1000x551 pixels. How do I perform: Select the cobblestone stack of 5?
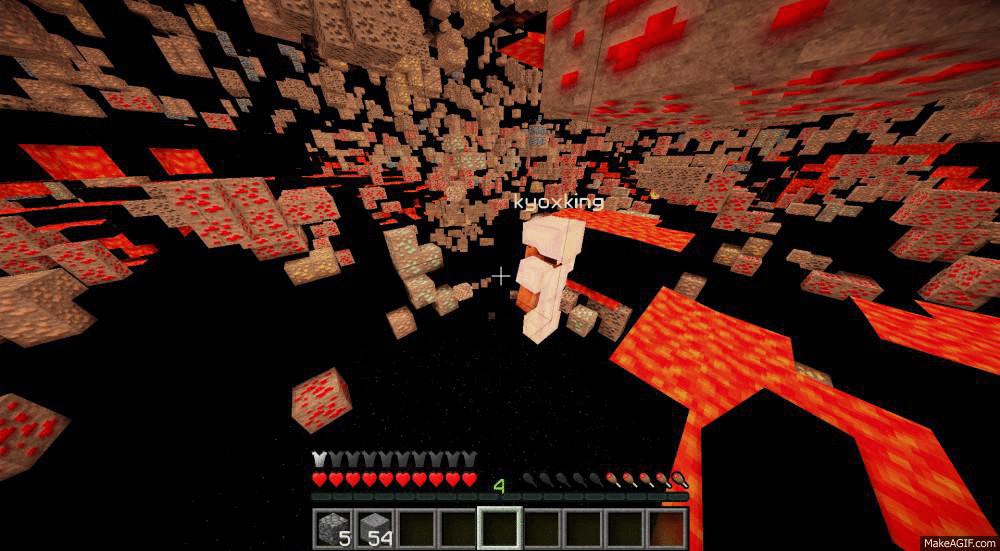click(333, 527)
